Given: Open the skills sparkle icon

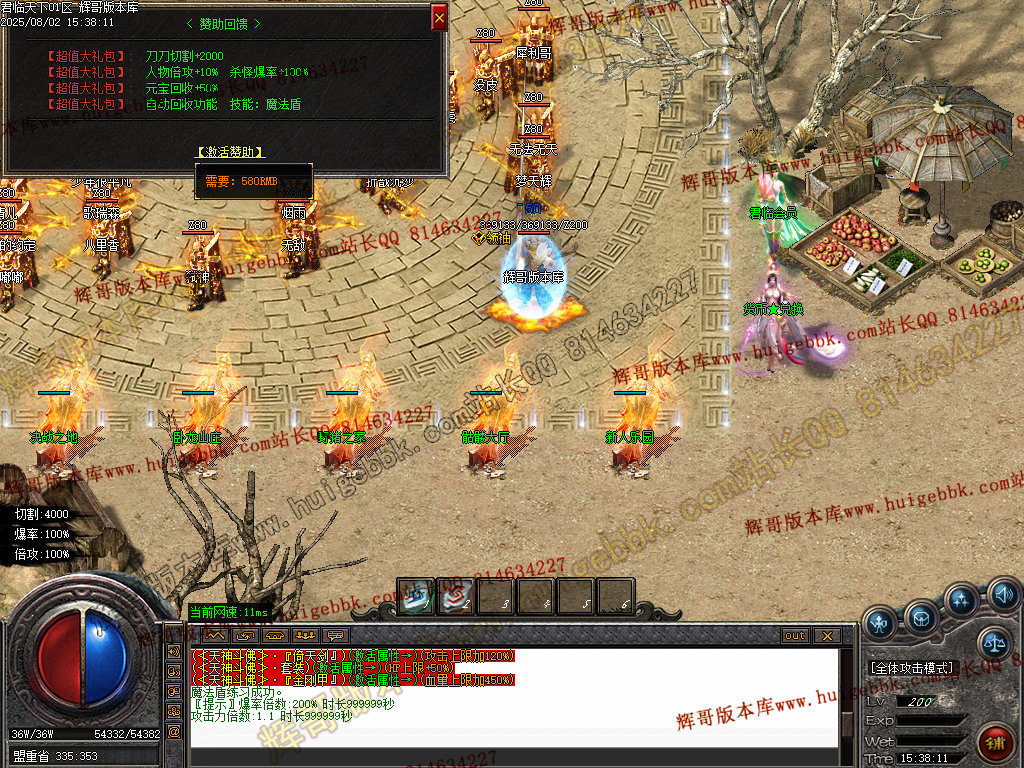Looking at the screenshot, I should pos(962,600).
